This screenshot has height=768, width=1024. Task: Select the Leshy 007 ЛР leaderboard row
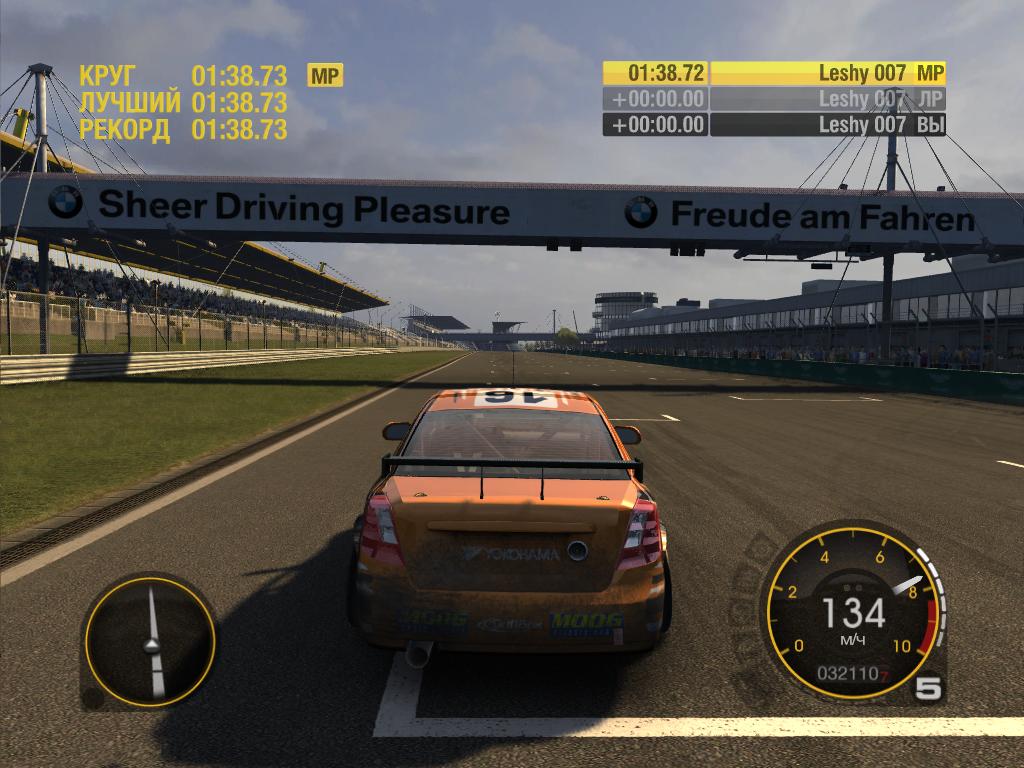point(774,99)
